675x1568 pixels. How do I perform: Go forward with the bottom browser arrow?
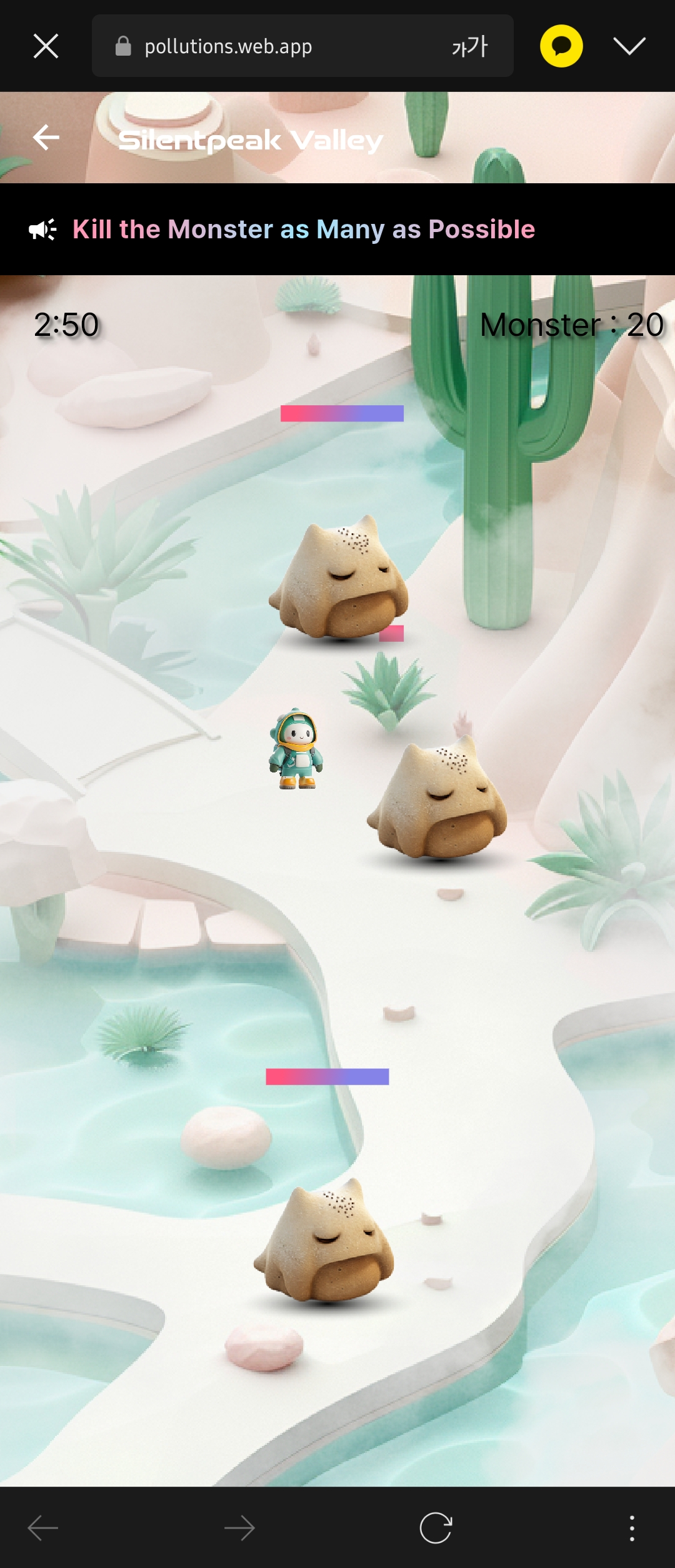[239, 1528]
